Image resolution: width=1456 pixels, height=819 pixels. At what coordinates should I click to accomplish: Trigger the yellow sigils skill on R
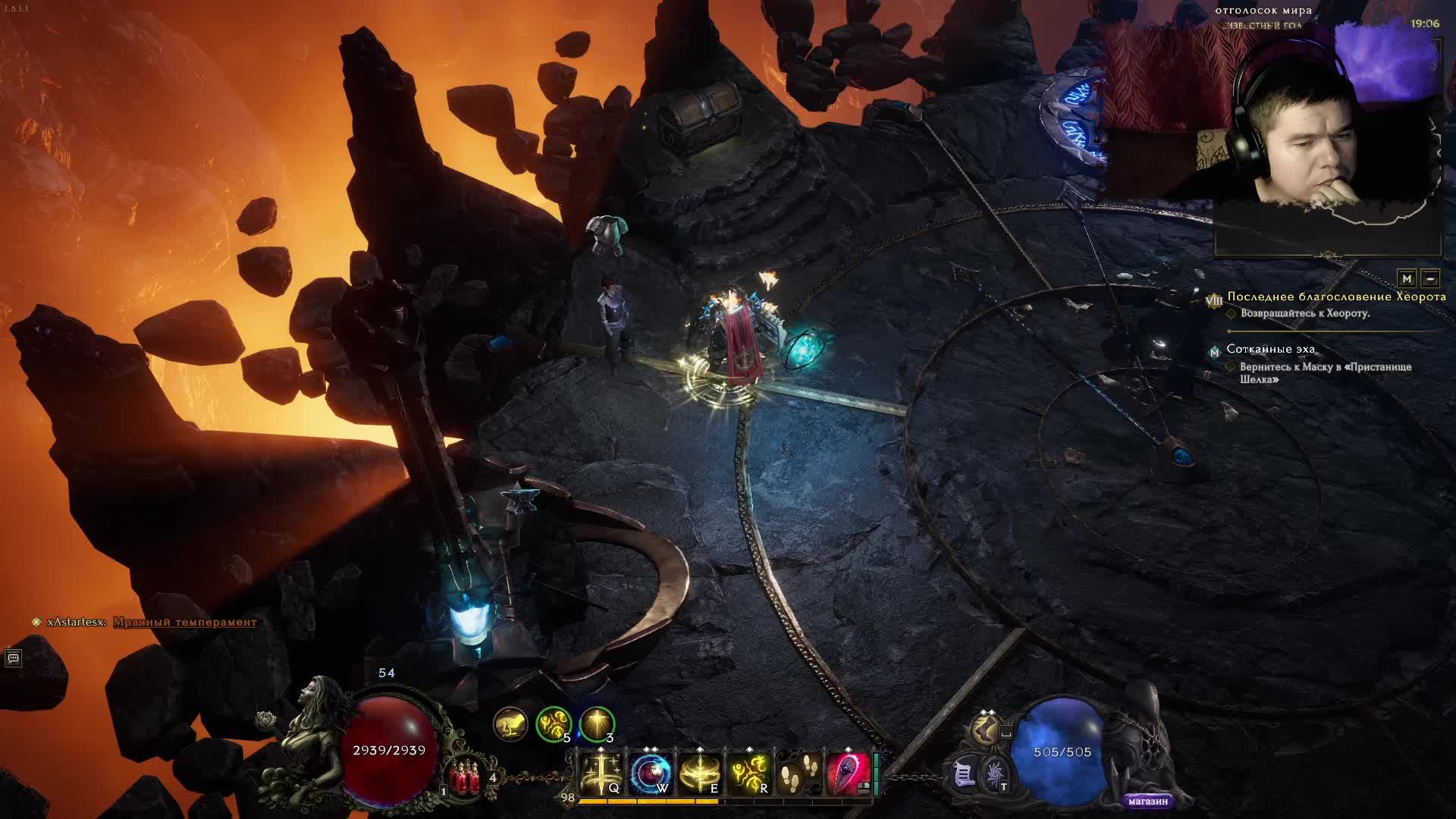pyautogui.click(x=748, y=773)
